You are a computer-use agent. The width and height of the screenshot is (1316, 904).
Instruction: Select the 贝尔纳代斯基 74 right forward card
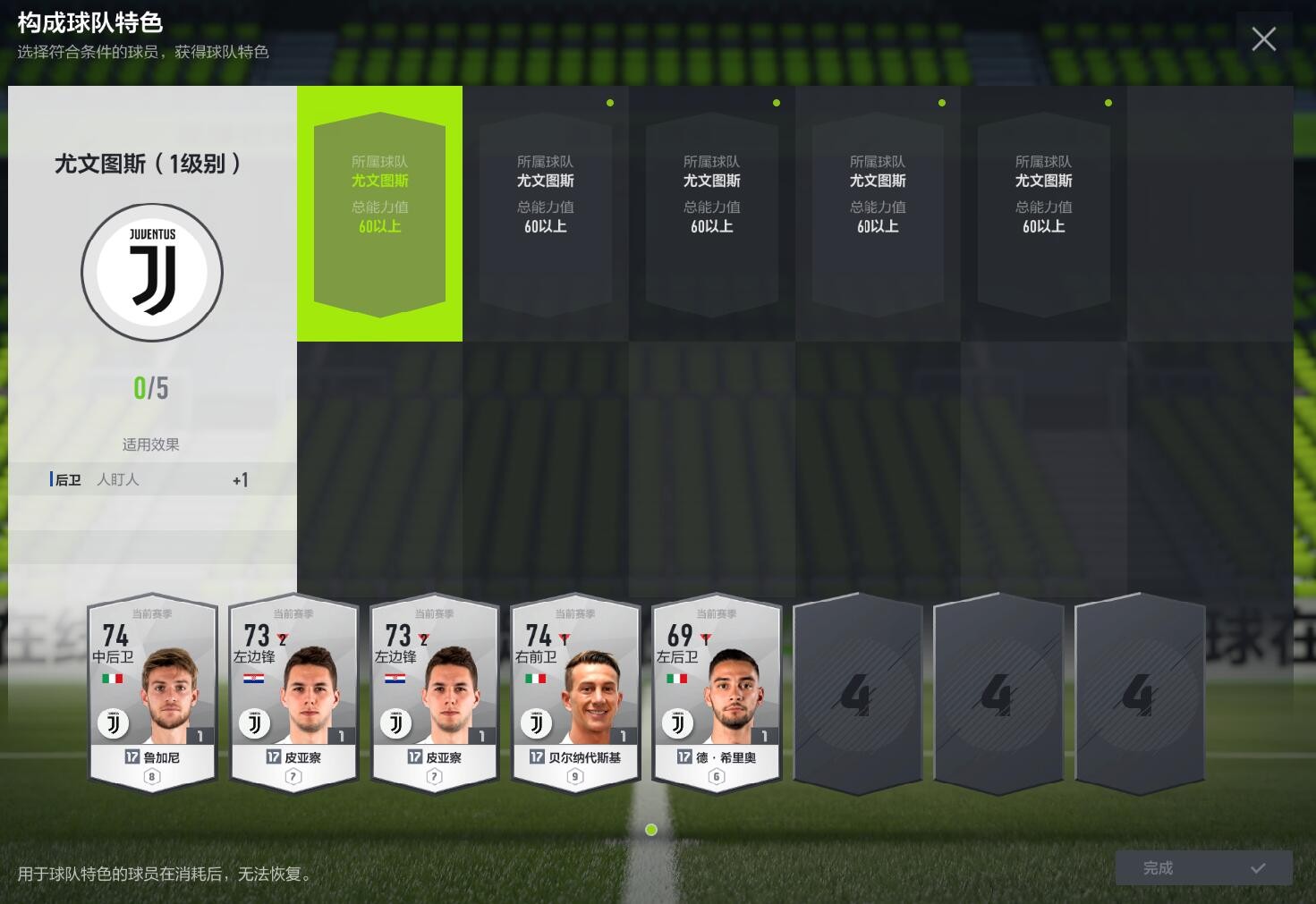coord(574,695)
